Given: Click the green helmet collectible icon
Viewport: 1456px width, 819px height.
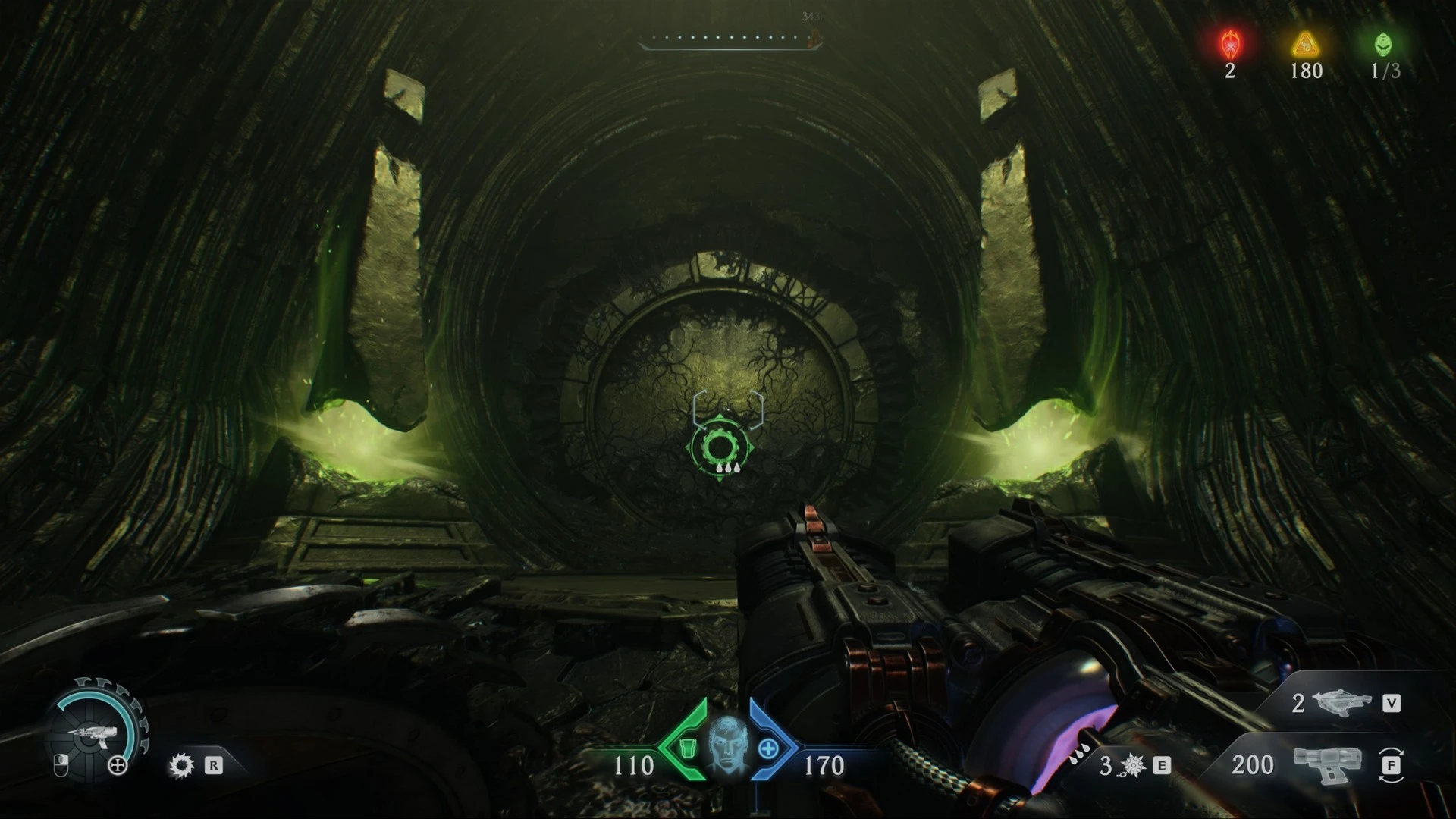Looking at the screenshot, I should click(1384, 45).
